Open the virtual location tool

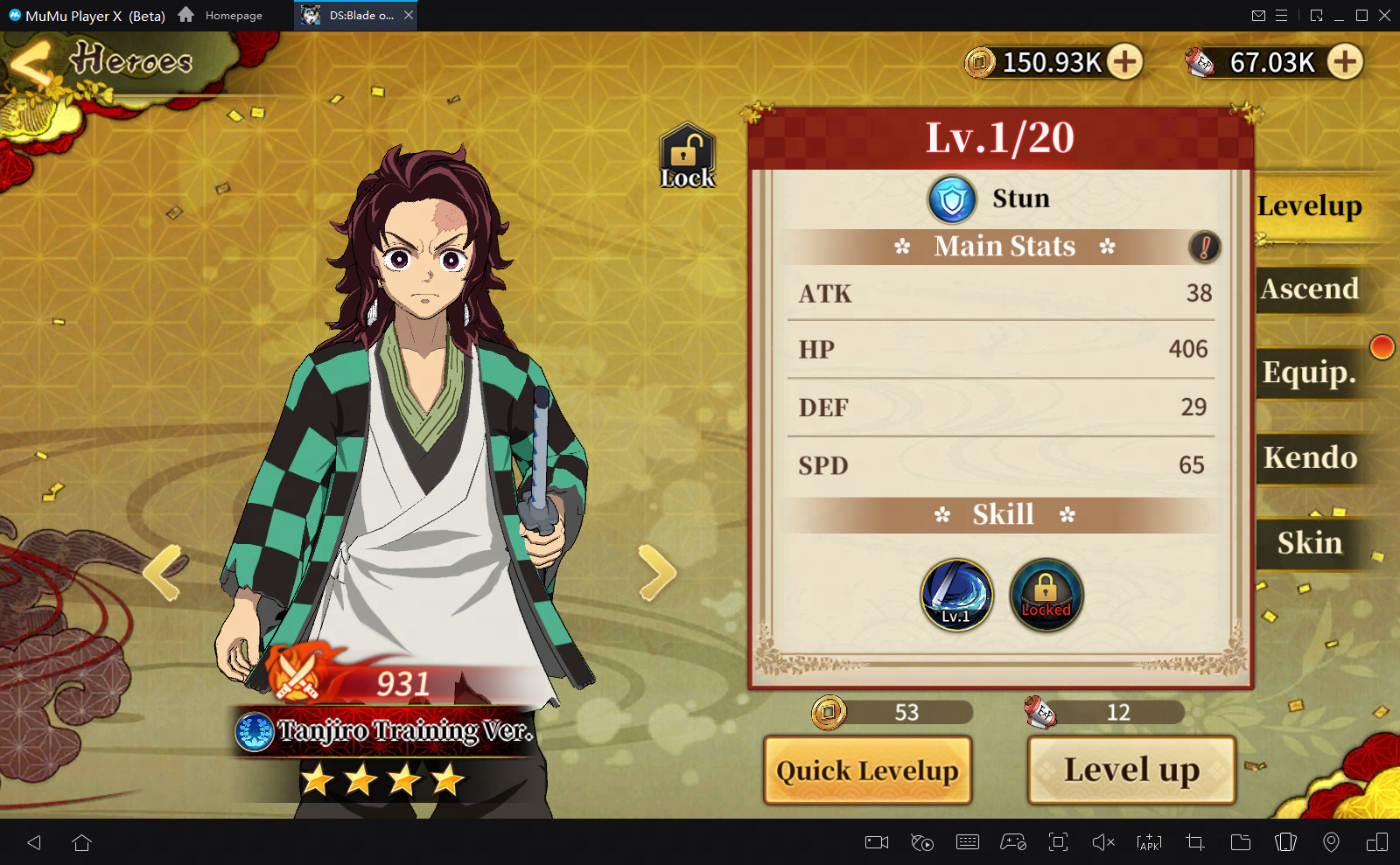pyautogui.click(x=1330, y=842)
